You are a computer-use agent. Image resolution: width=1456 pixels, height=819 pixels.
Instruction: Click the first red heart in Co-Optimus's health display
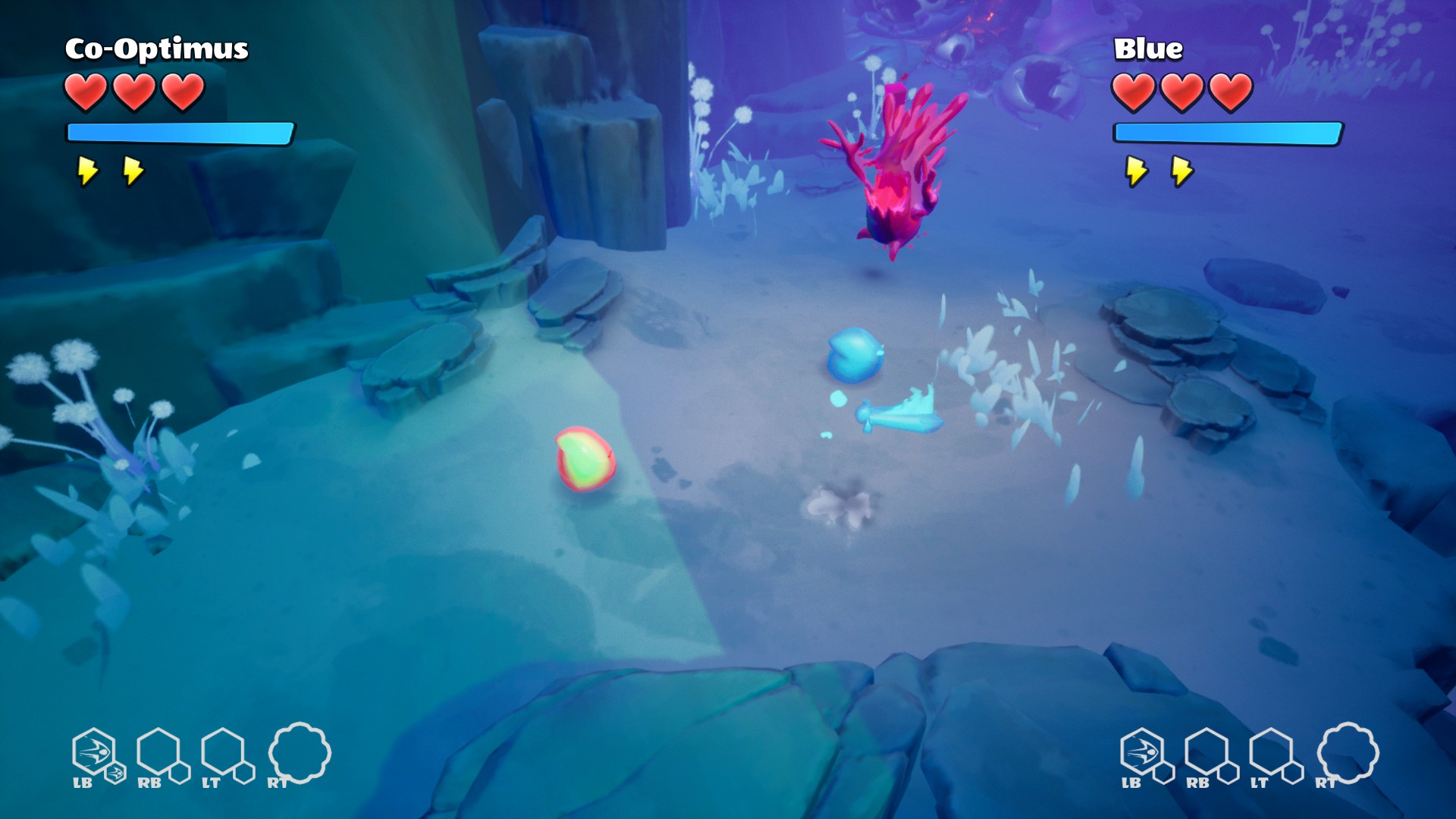(86, 91)
